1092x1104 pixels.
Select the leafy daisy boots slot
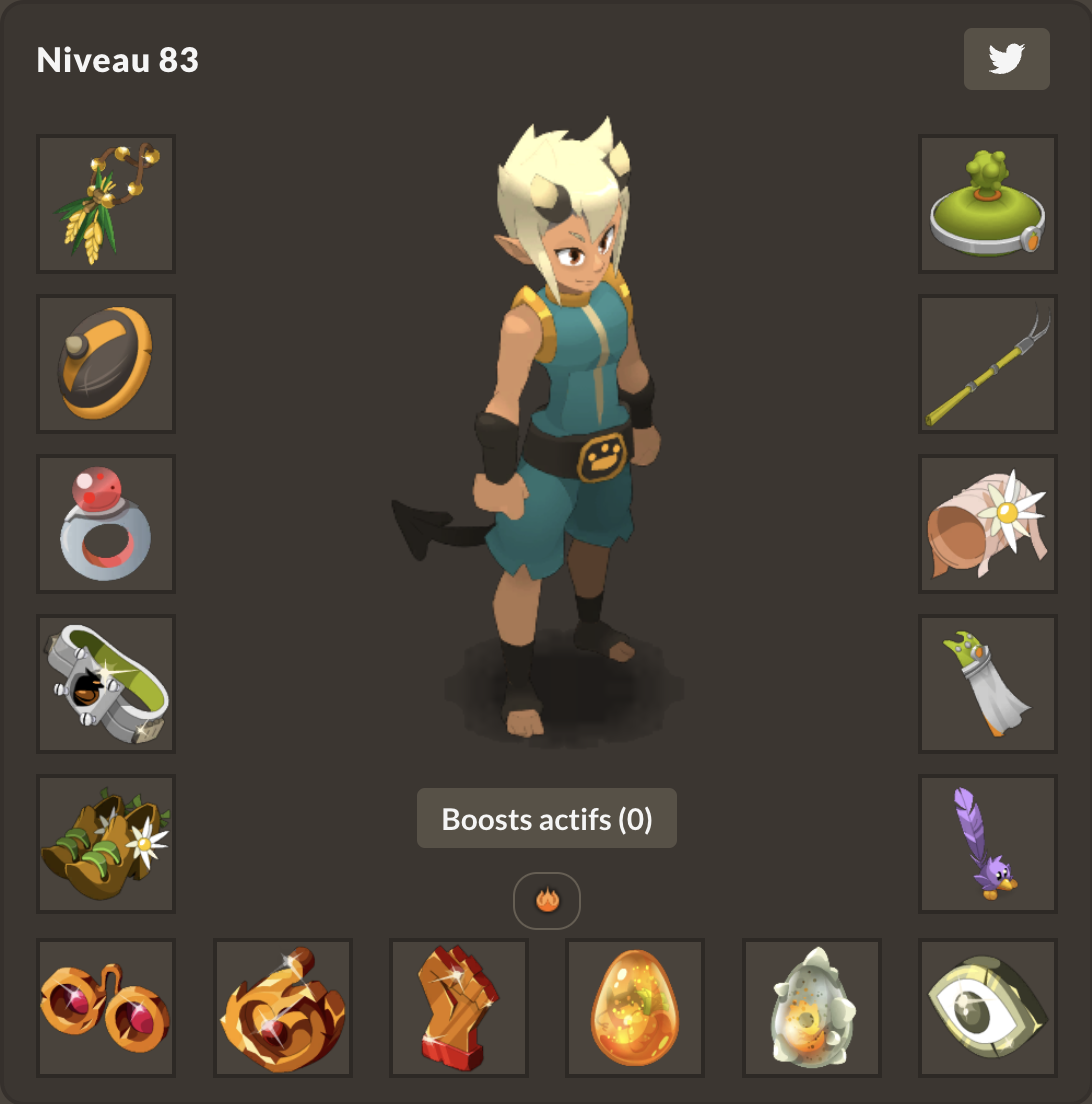[106, 844]
